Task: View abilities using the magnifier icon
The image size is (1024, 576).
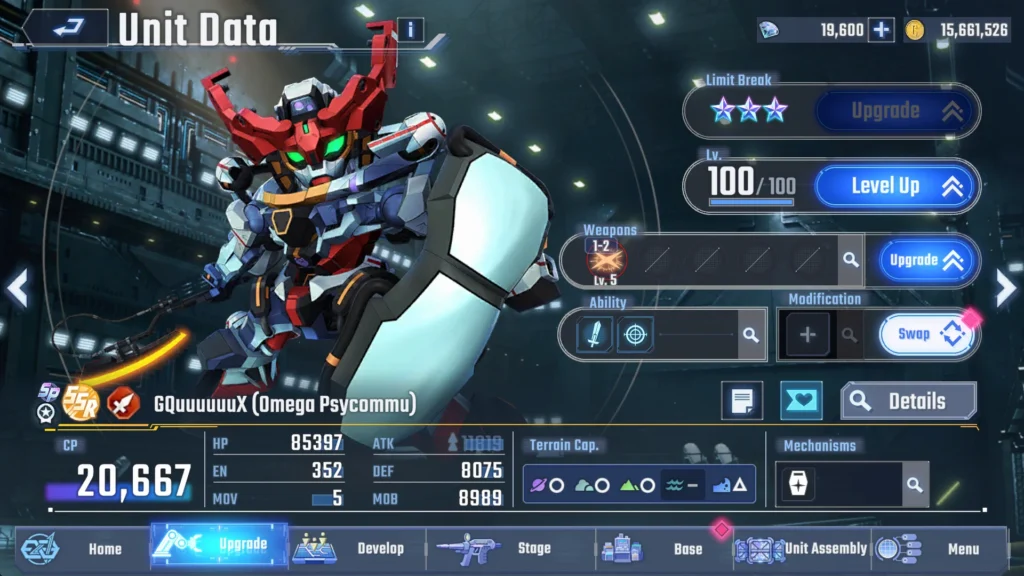Action: coord(749,335)
